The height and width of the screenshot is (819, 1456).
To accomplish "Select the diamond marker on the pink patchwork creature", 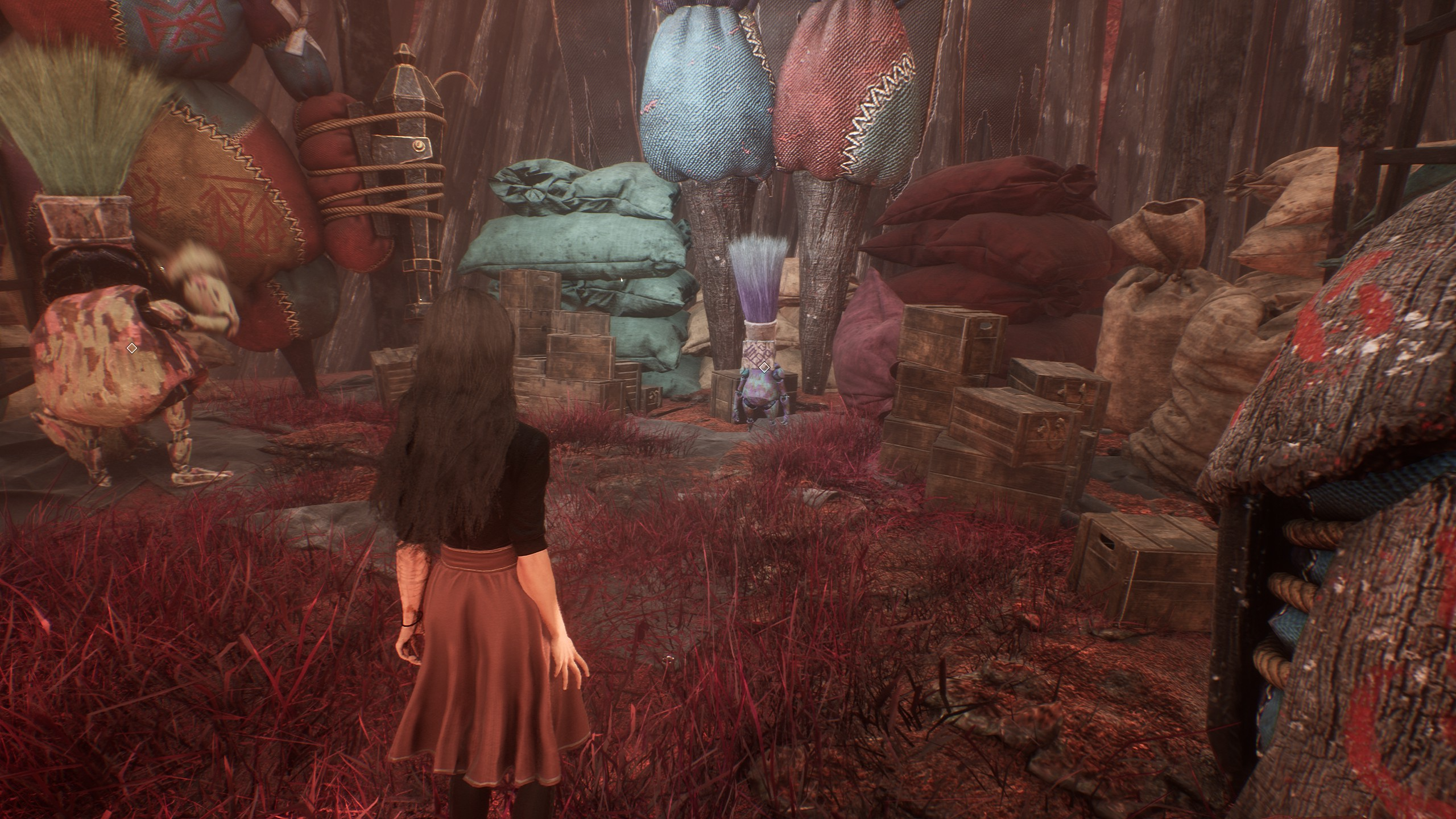I will 132,347.
